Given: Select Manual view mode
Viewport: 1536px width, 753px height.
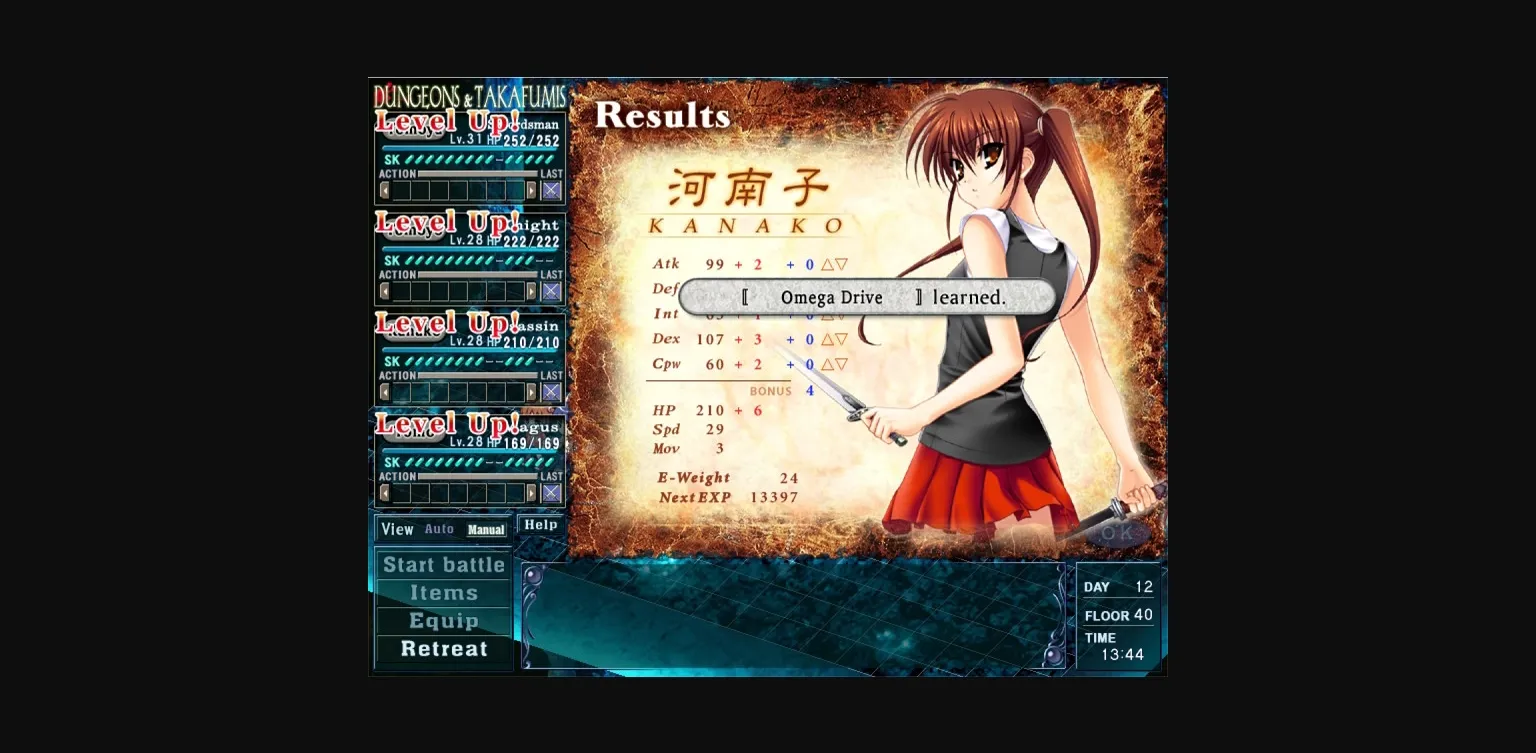Looking at the screenshot, I should click(x=486, y=529).
